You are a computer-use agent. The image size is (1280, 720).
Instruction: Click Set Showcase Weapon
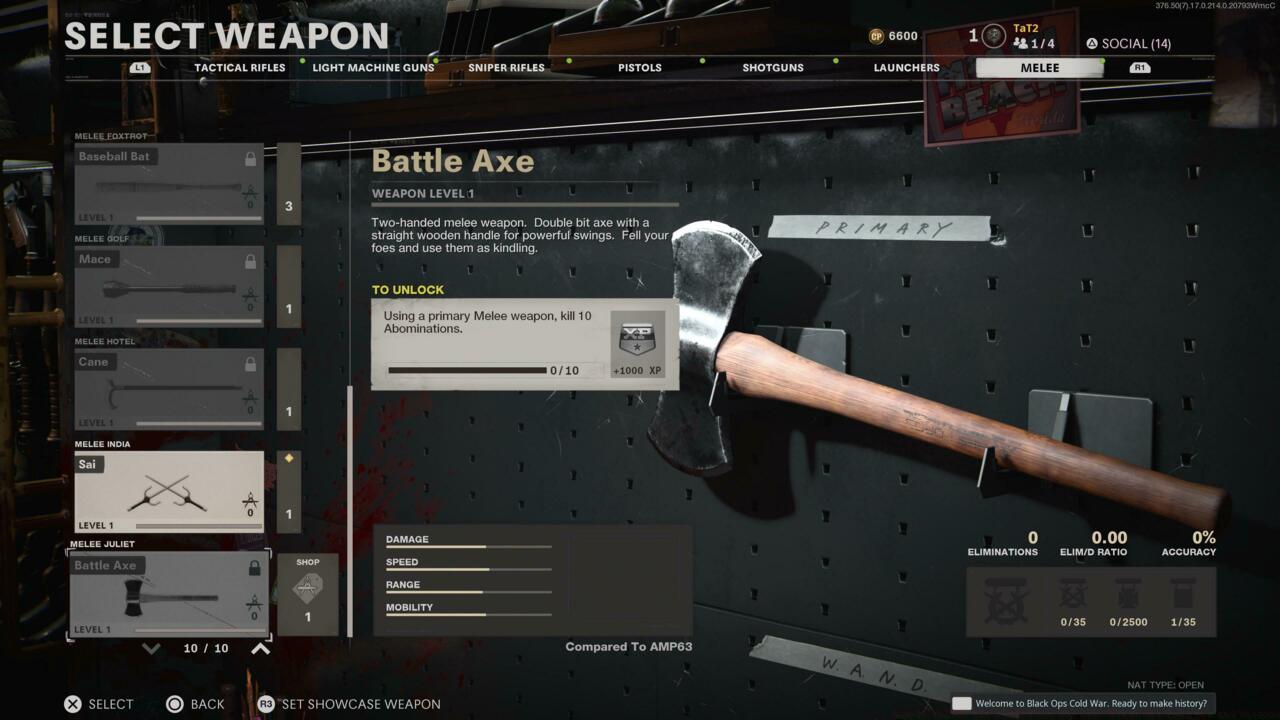(x=350, y=704)
